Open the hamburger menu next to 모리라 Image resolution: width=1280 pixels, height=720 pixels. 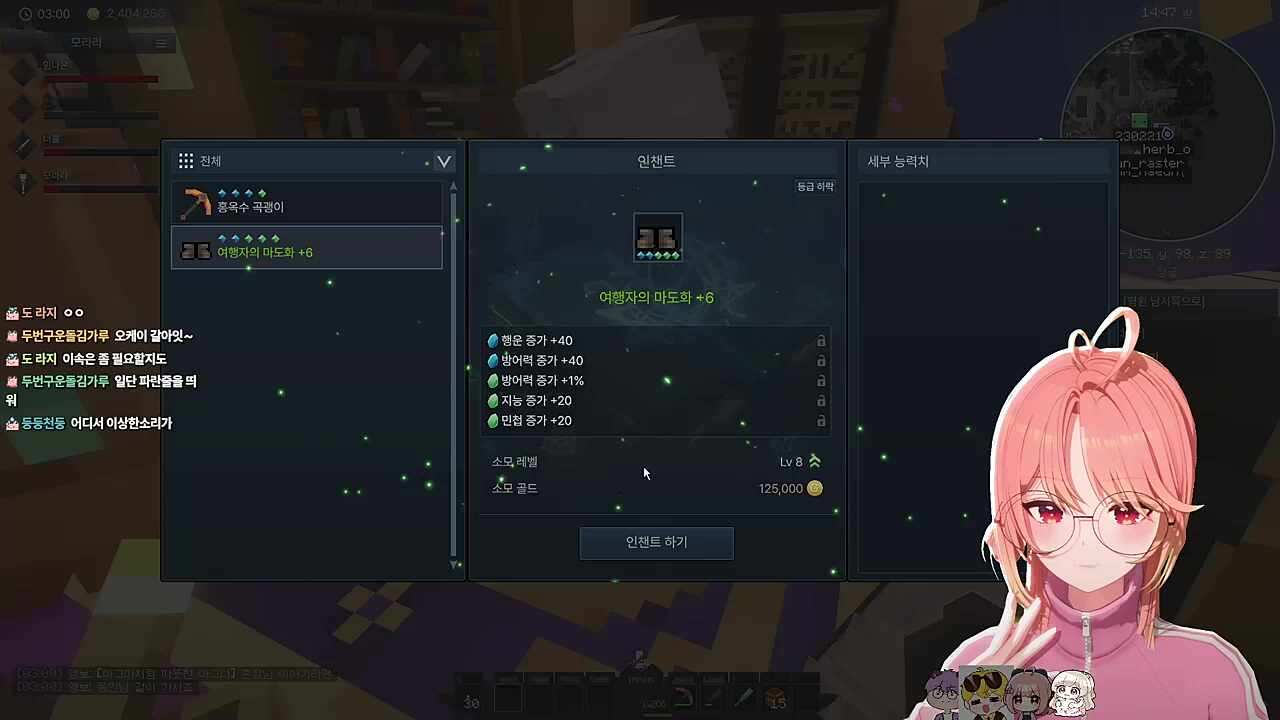tap(161, 42)
